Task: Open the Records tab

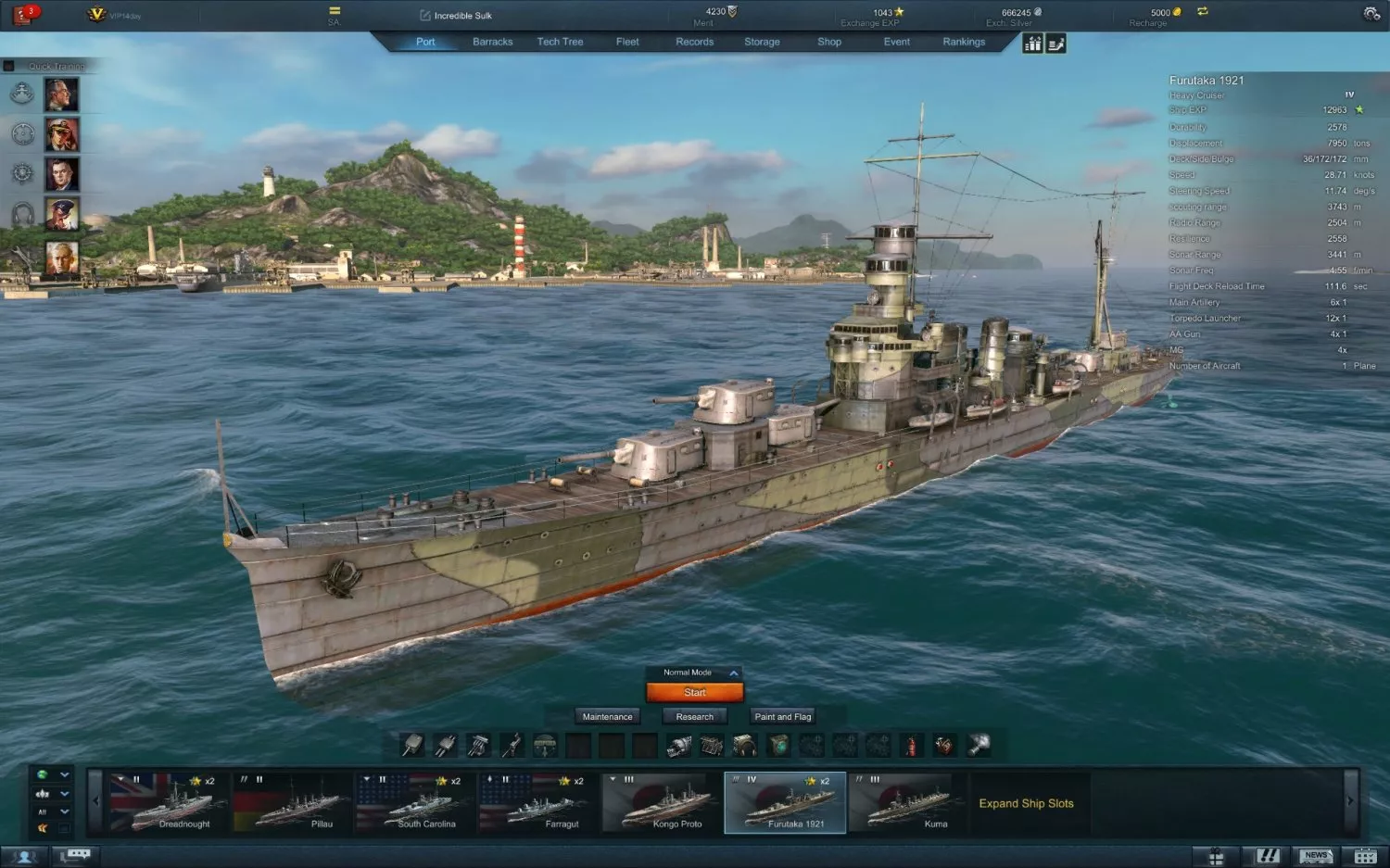Action: tap(693, 42)
